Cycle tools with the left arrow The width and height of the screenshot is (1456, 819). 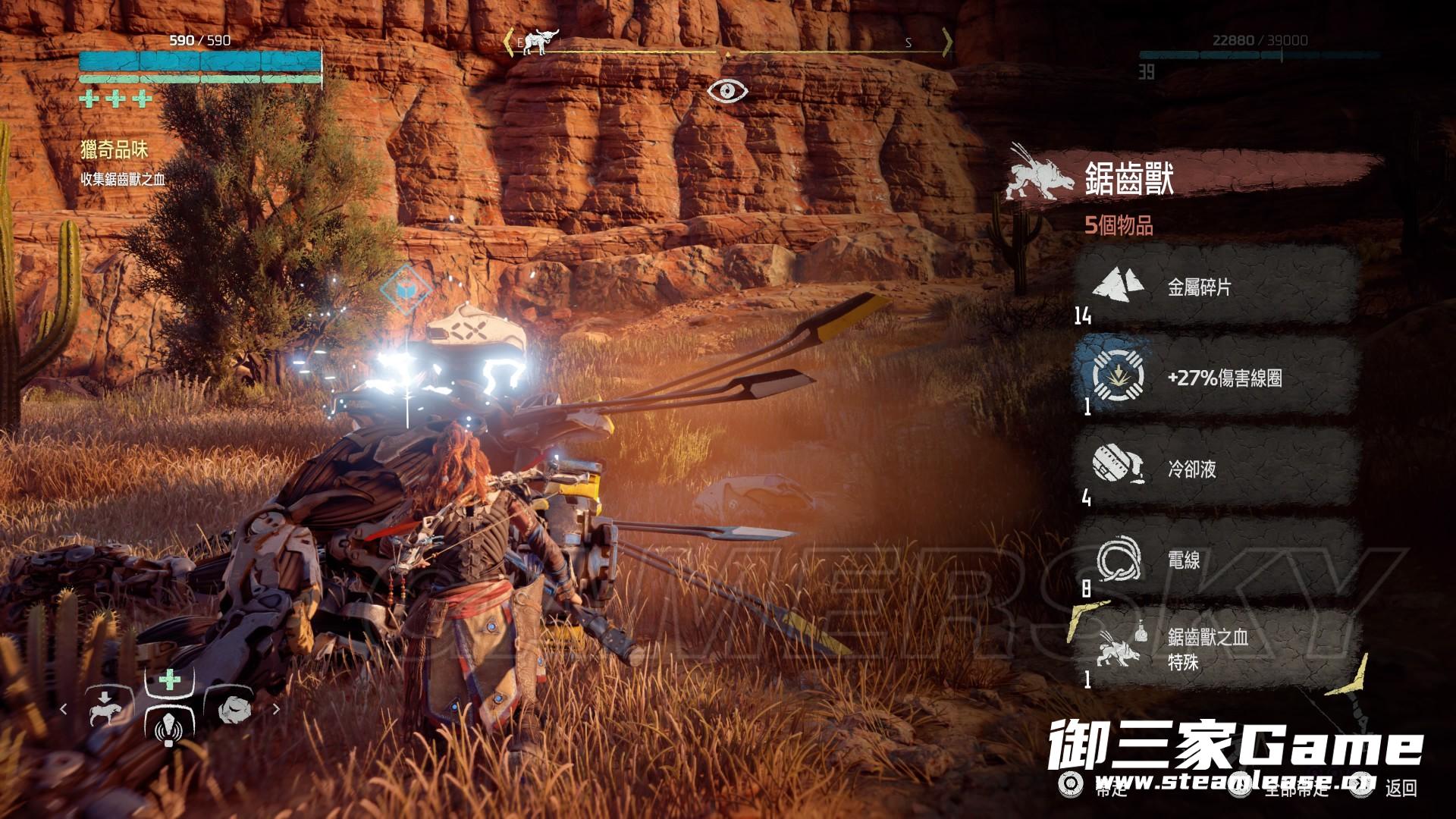pyautogui.click(x=64, y=709)
